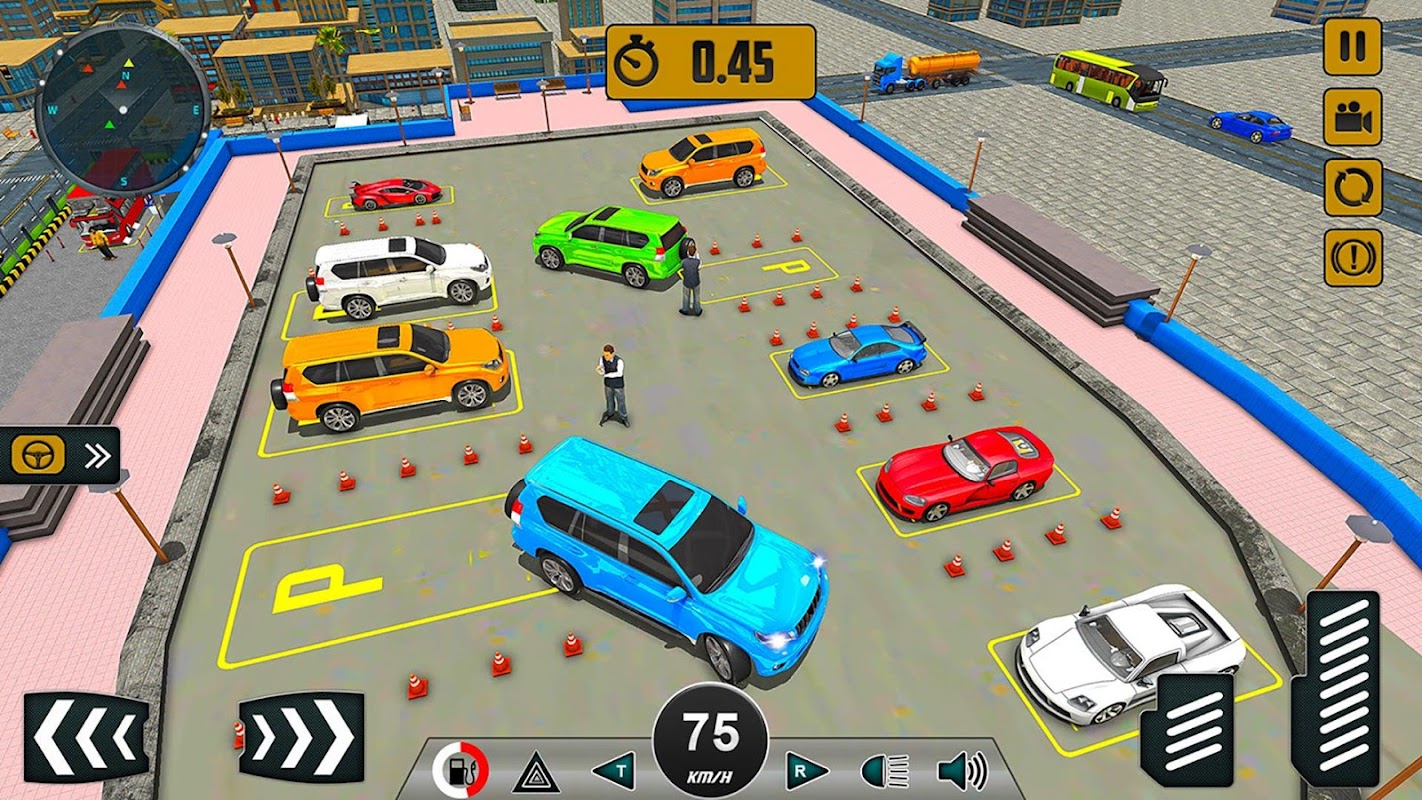Activate the right turn signal arrow
1422x800 pixels.
807,771
